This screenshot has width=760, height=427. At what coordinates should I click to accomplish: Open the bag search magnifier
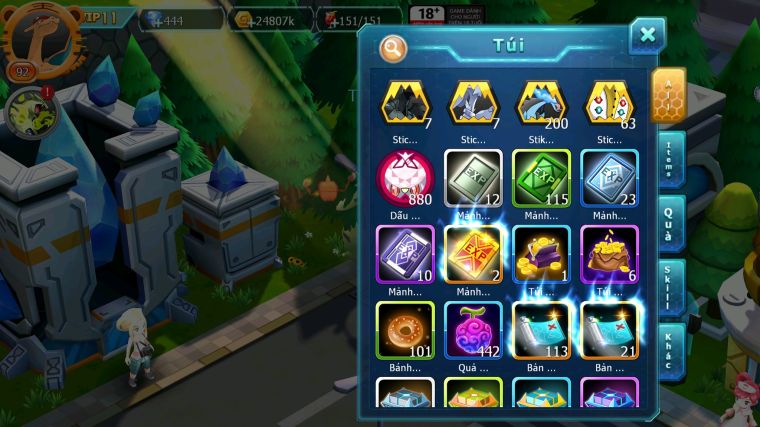point(394,47)
